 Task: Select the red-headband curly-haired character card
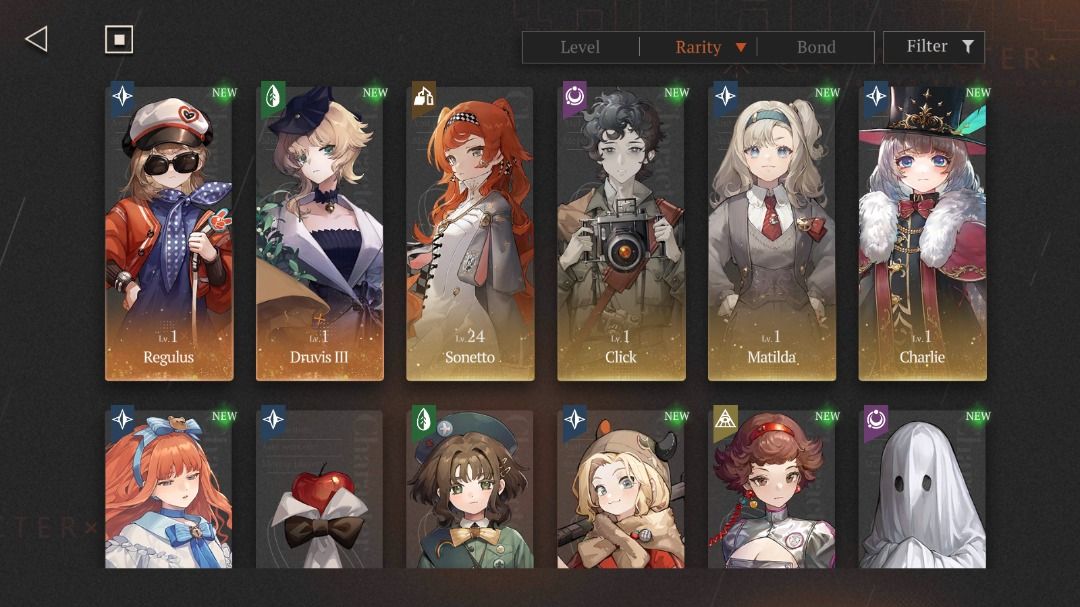coord(772,488)
